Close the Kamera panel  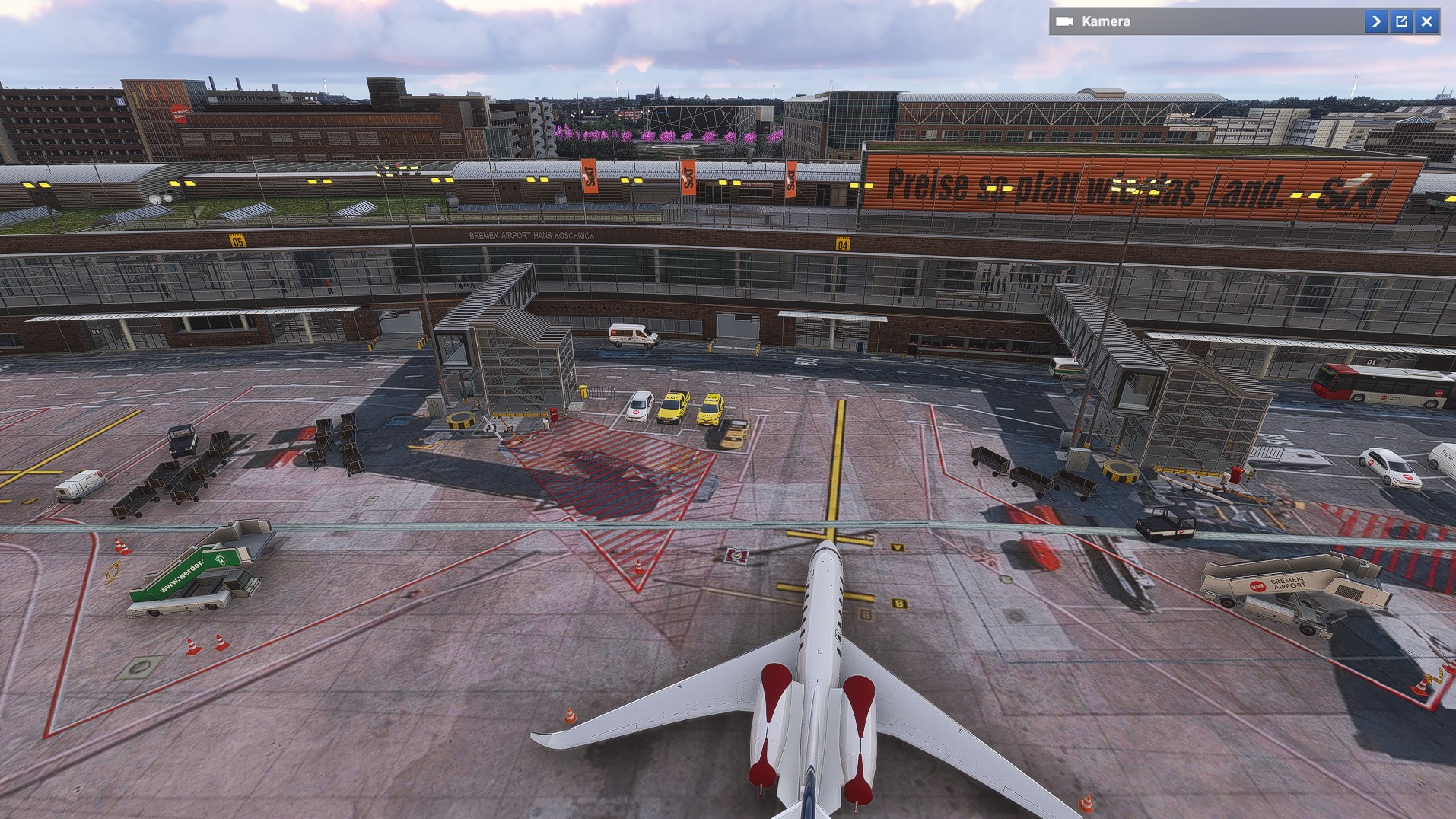1427,21
